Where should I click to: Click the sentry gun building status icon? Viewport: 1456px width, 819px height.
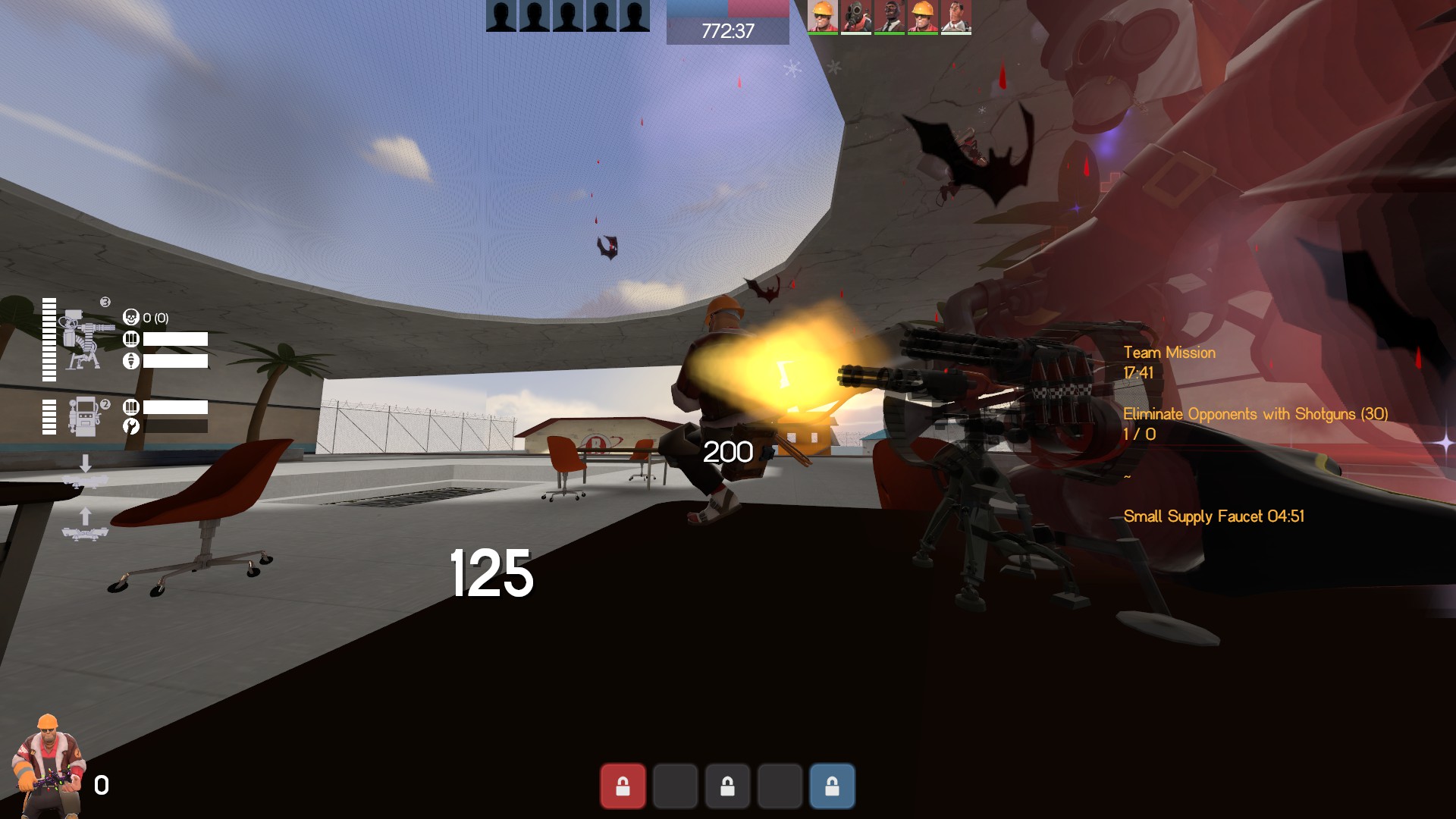[x=83, y=340]
